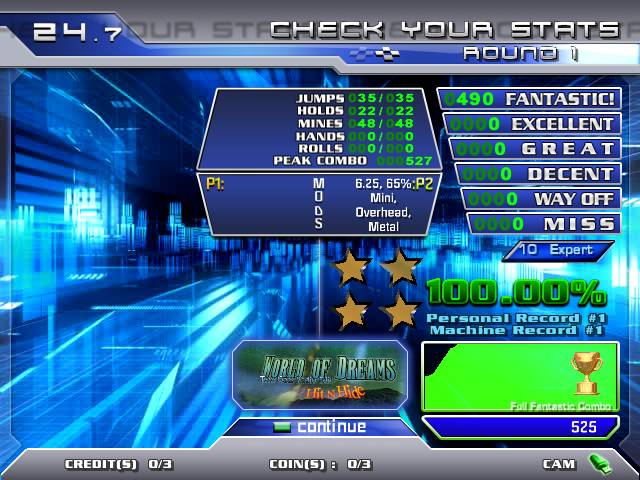Click the Full Fantastic Combo trophy
Screen dimensions: 640x480
coord(585,373)
